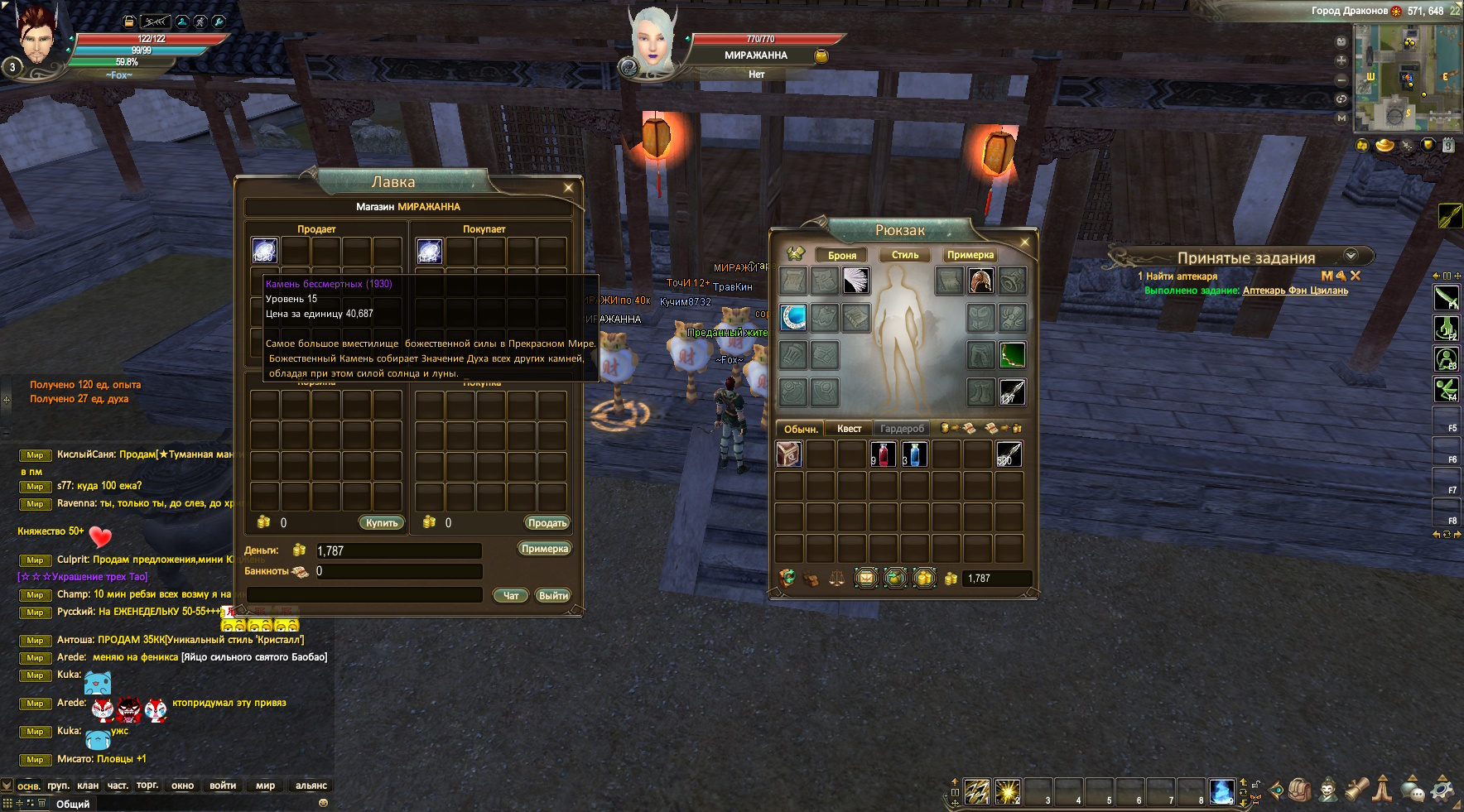Screen dimensions: 1464x812
Task: Close the Лавка shop window
Action: 568,188
